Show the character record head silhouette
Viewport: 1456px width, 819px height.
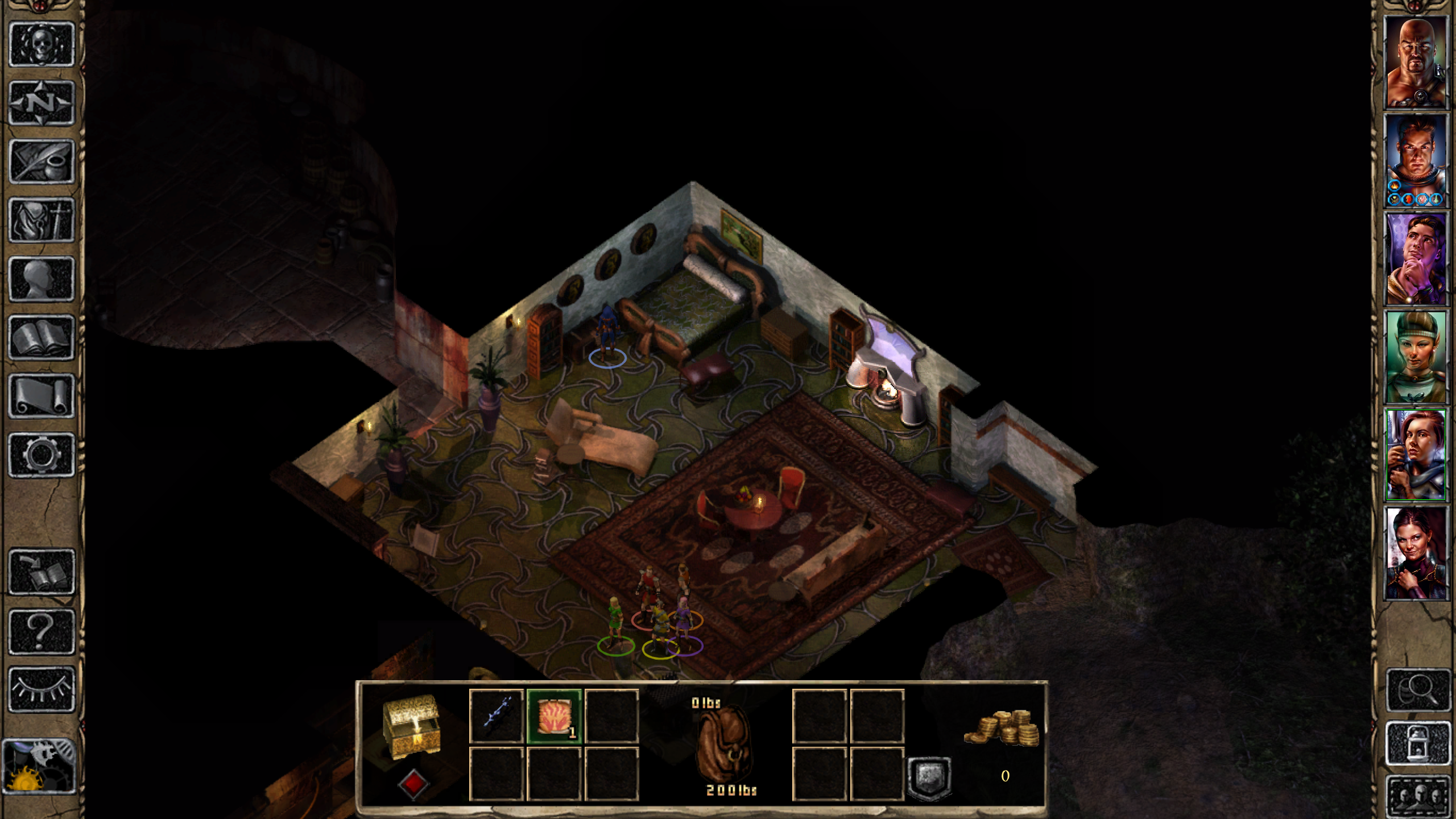pyautogui.click(x=42, y=279)
